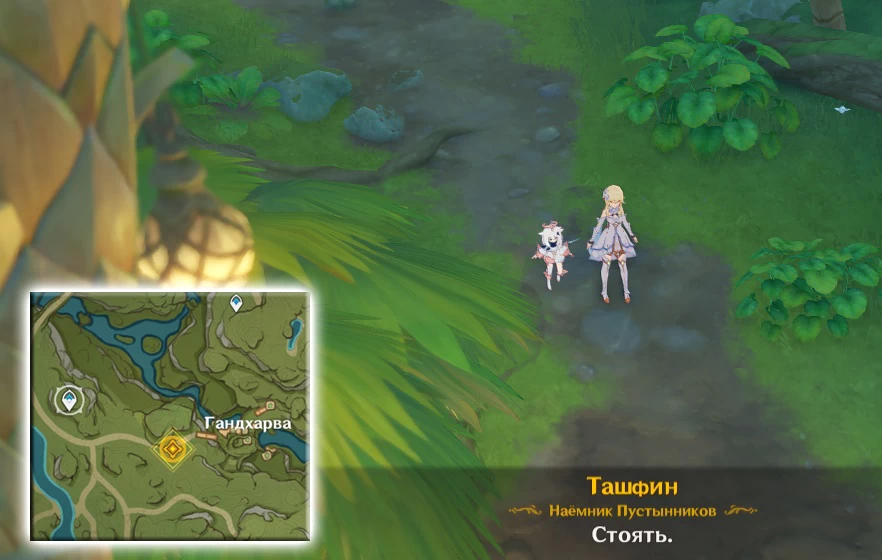
Task: Click the Гандхарва location label on map
Action: click(x=248, y=424)
